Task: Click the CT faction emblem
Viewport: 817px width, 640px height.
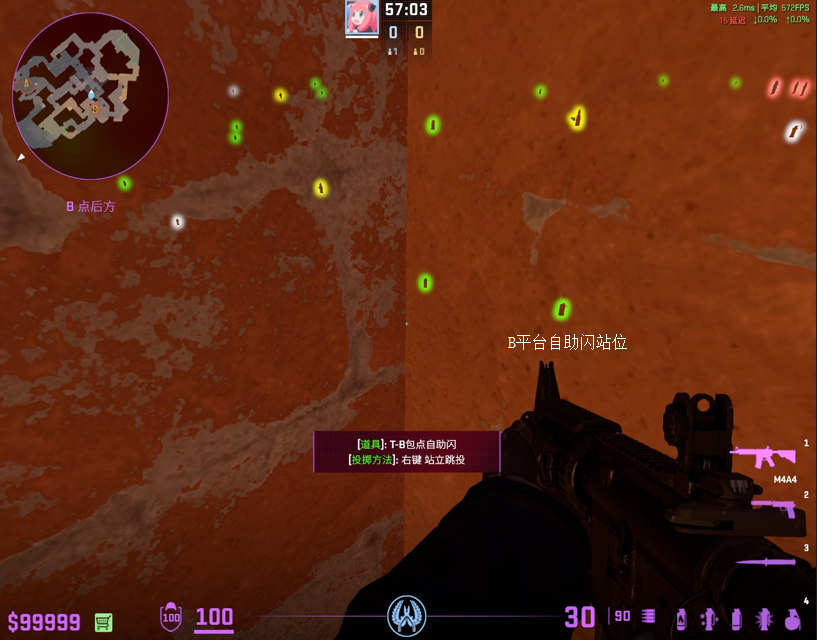Action: click(x=407, y=615)
